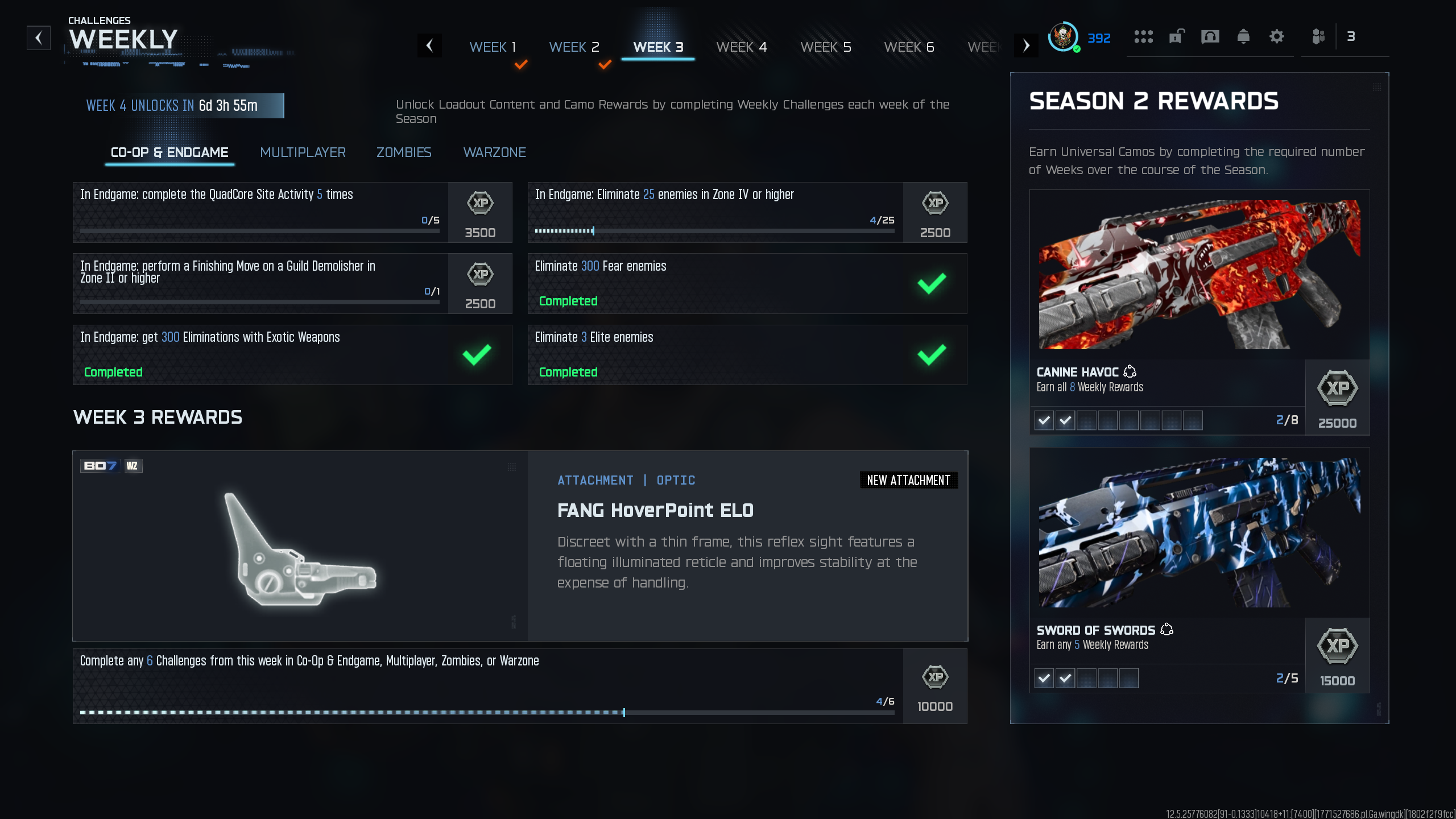Click the back arrow to leave Weekly Challenges
Viewport: 1456px width, 819px height.
(x=38, y=38)
